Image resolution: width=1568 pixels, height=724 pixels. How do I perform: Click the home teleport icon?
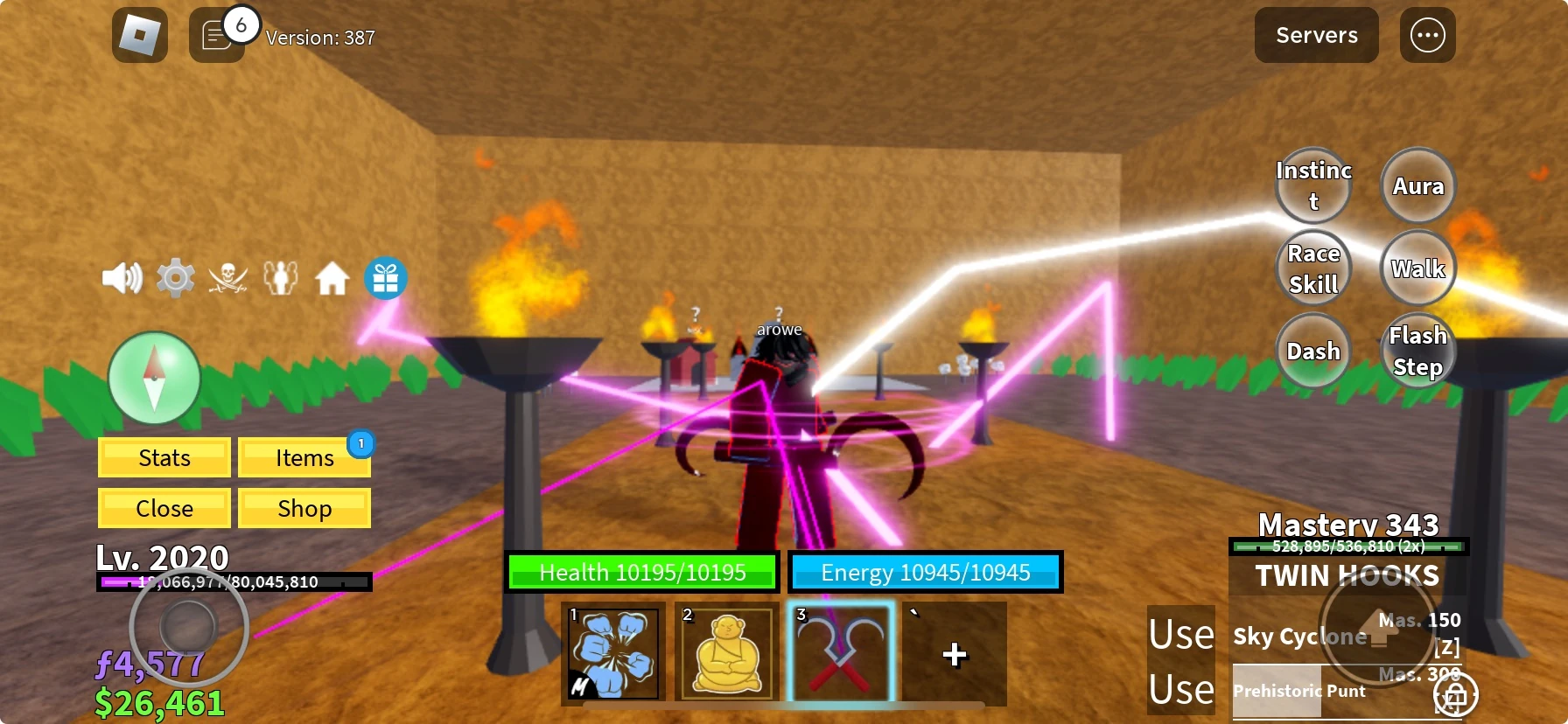[332, 276]
